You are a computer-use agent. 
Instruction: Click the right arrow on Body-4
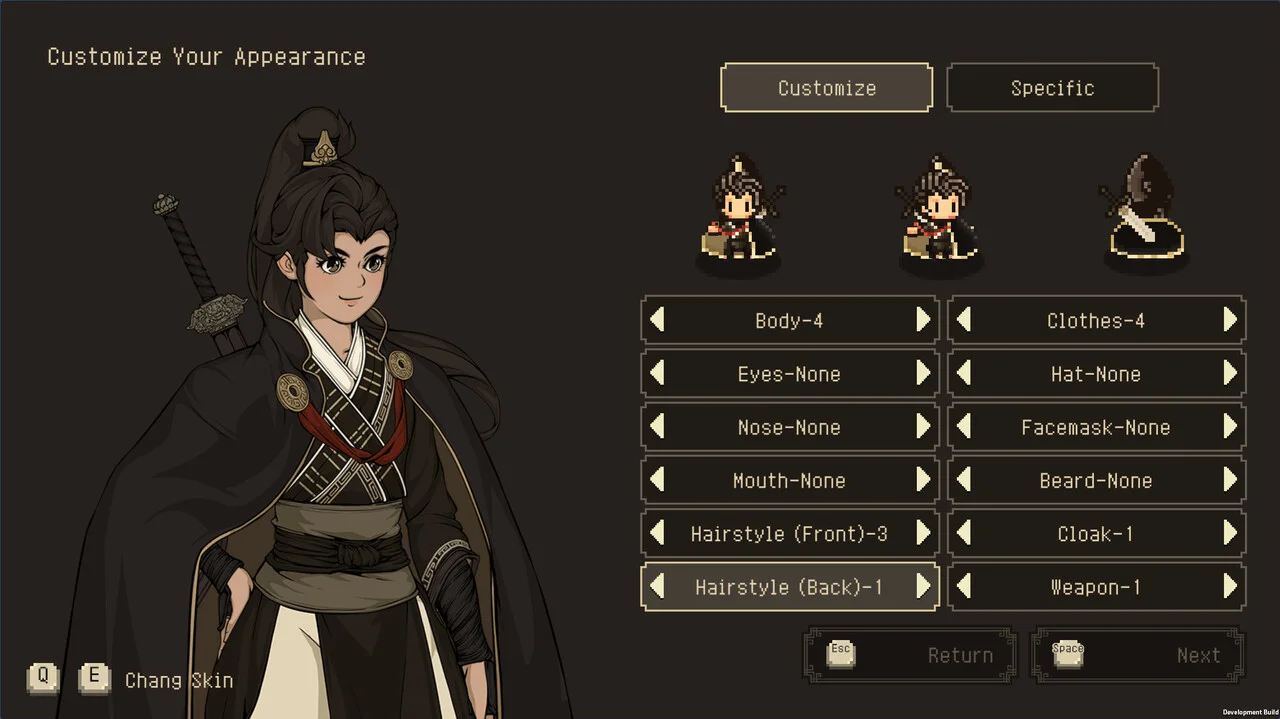click(x=923, y=320)
